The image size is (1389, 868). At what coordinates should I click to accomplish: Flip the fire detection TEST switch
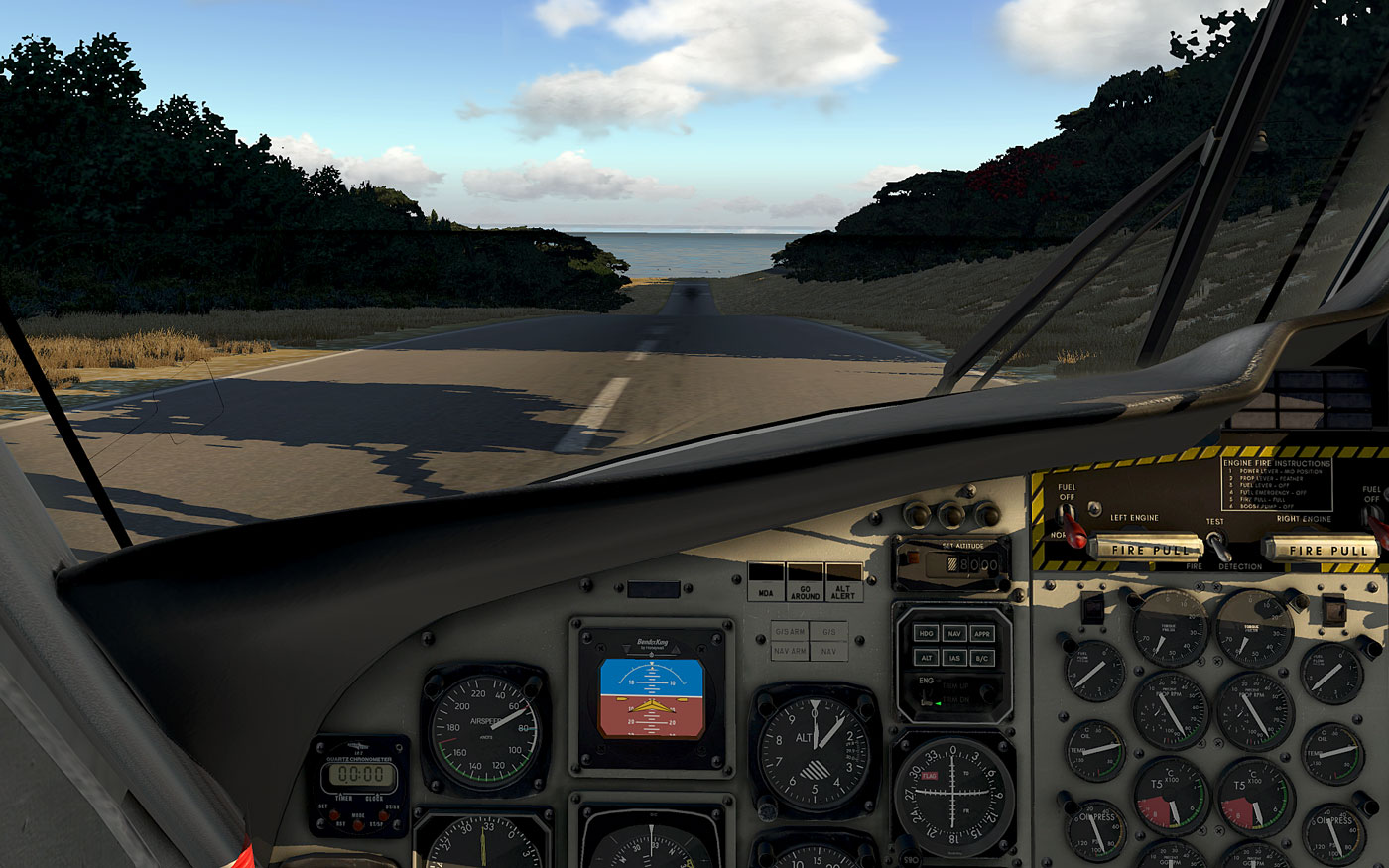1217,544
